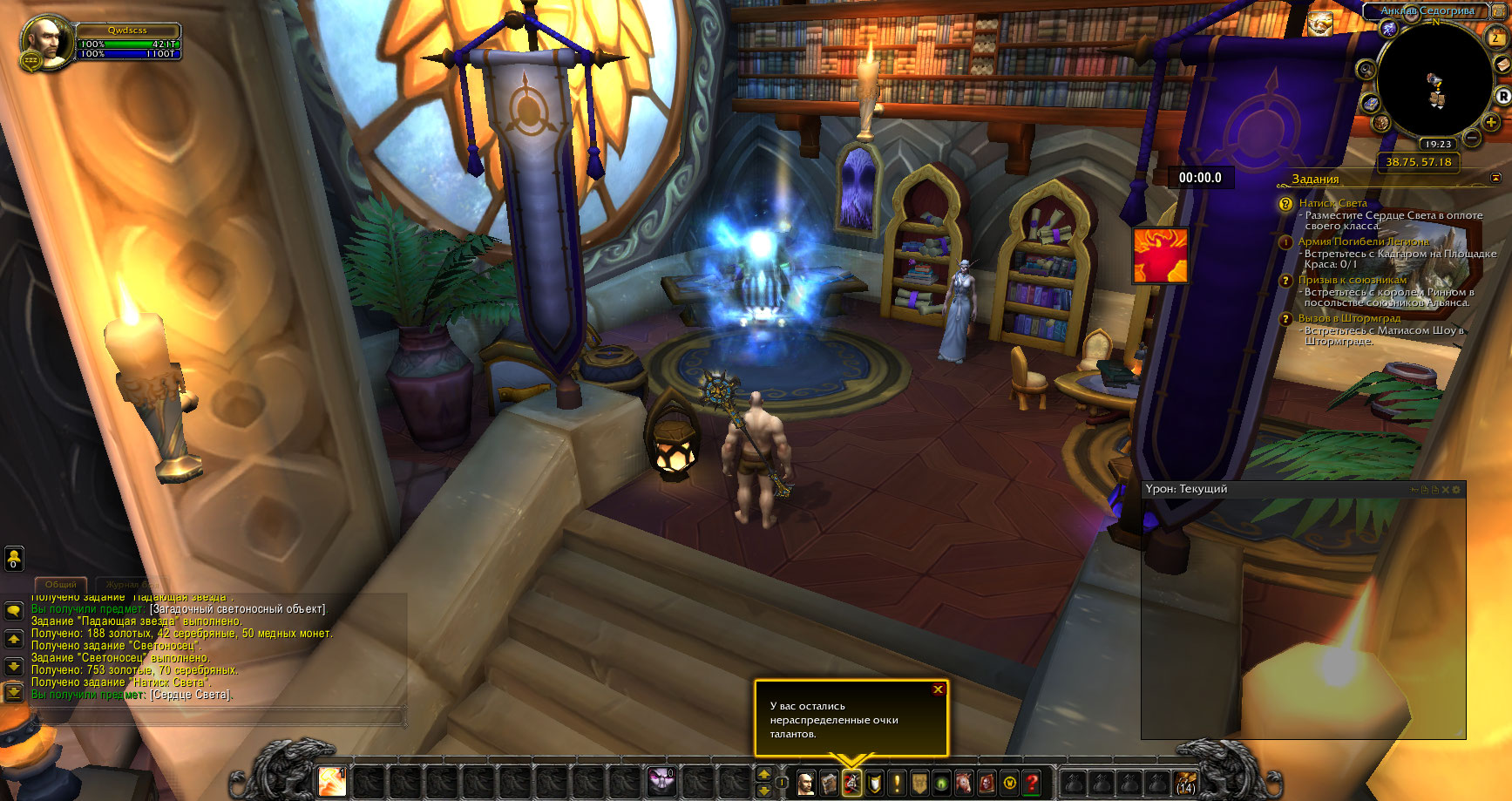Screen dimensions: 1512x801
Task: Activate the first action bar ability
Action: [332, 782]
